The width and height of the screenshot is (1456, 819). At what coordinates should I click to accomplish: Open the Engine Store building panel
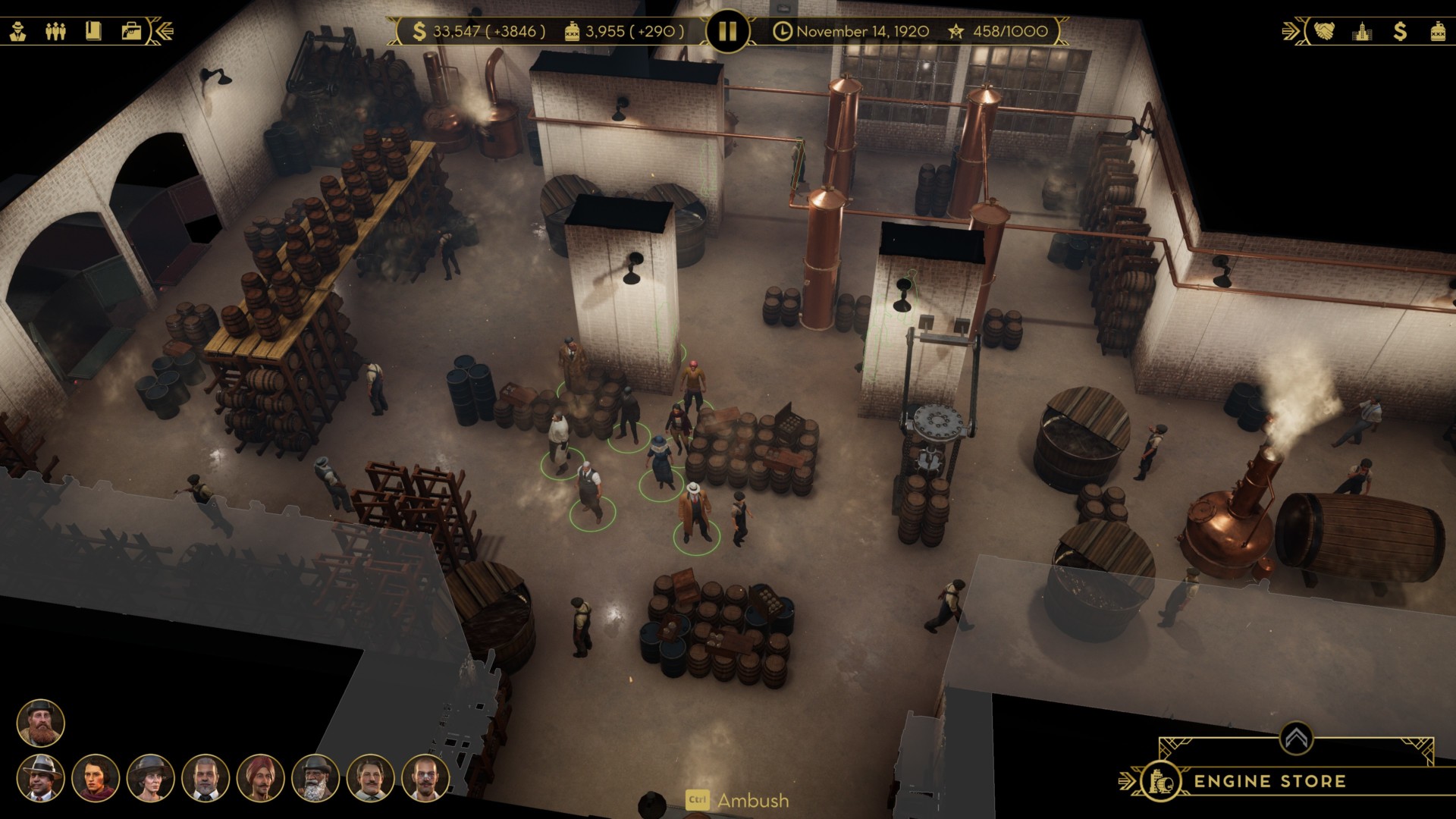point(1269,781)
